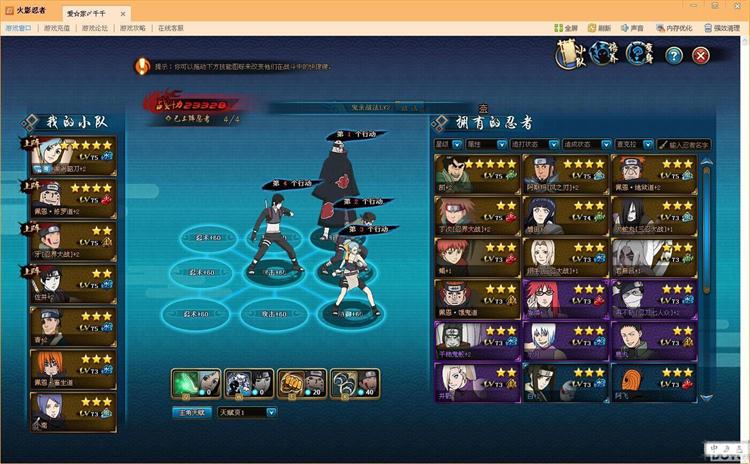Open the 追打状态 chase state dropdown
This screenshot has height=464, width=750.
533,144
